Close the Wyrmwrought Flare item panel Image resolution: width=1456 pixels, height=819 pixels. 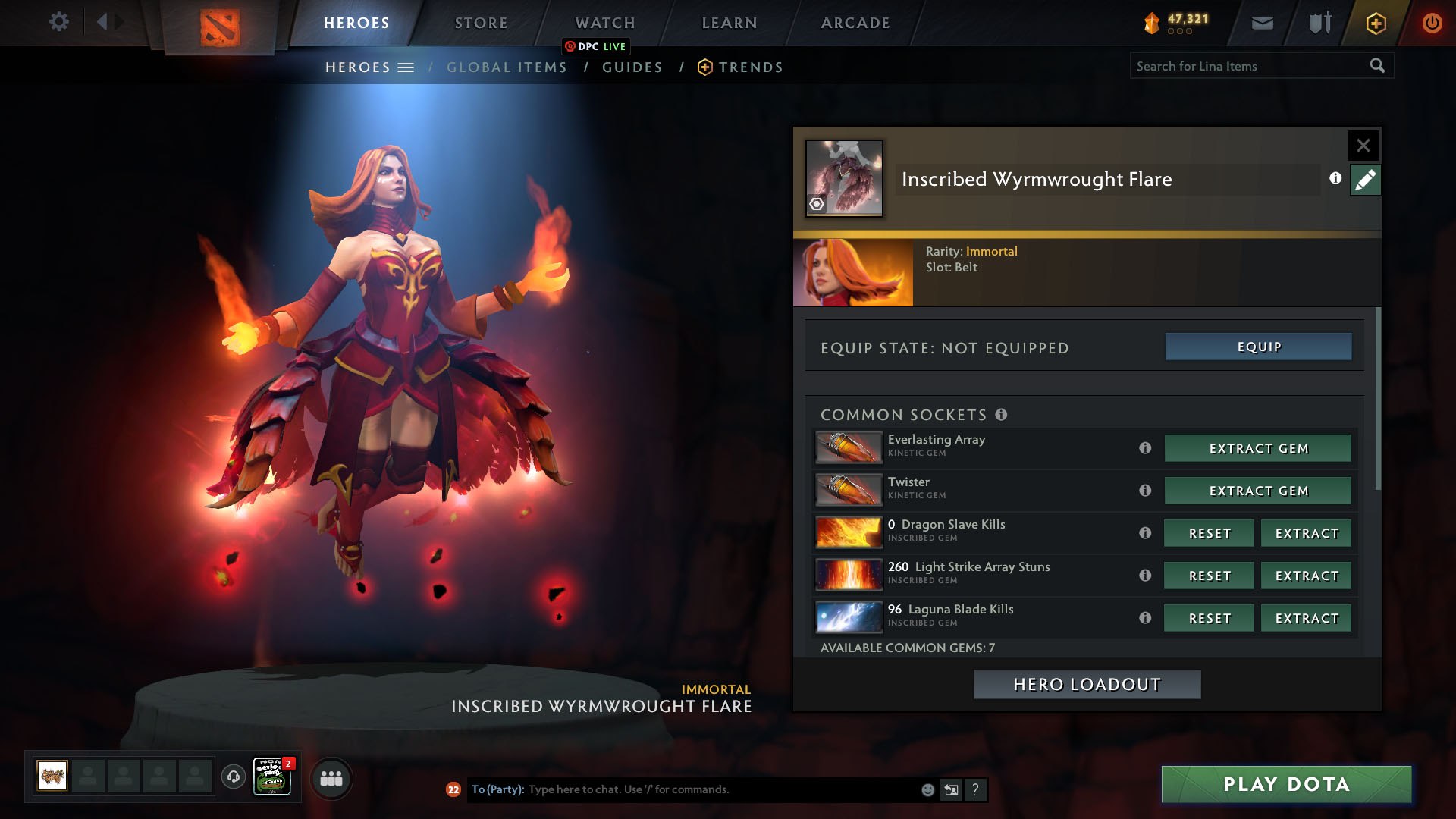pos(1363,145)
